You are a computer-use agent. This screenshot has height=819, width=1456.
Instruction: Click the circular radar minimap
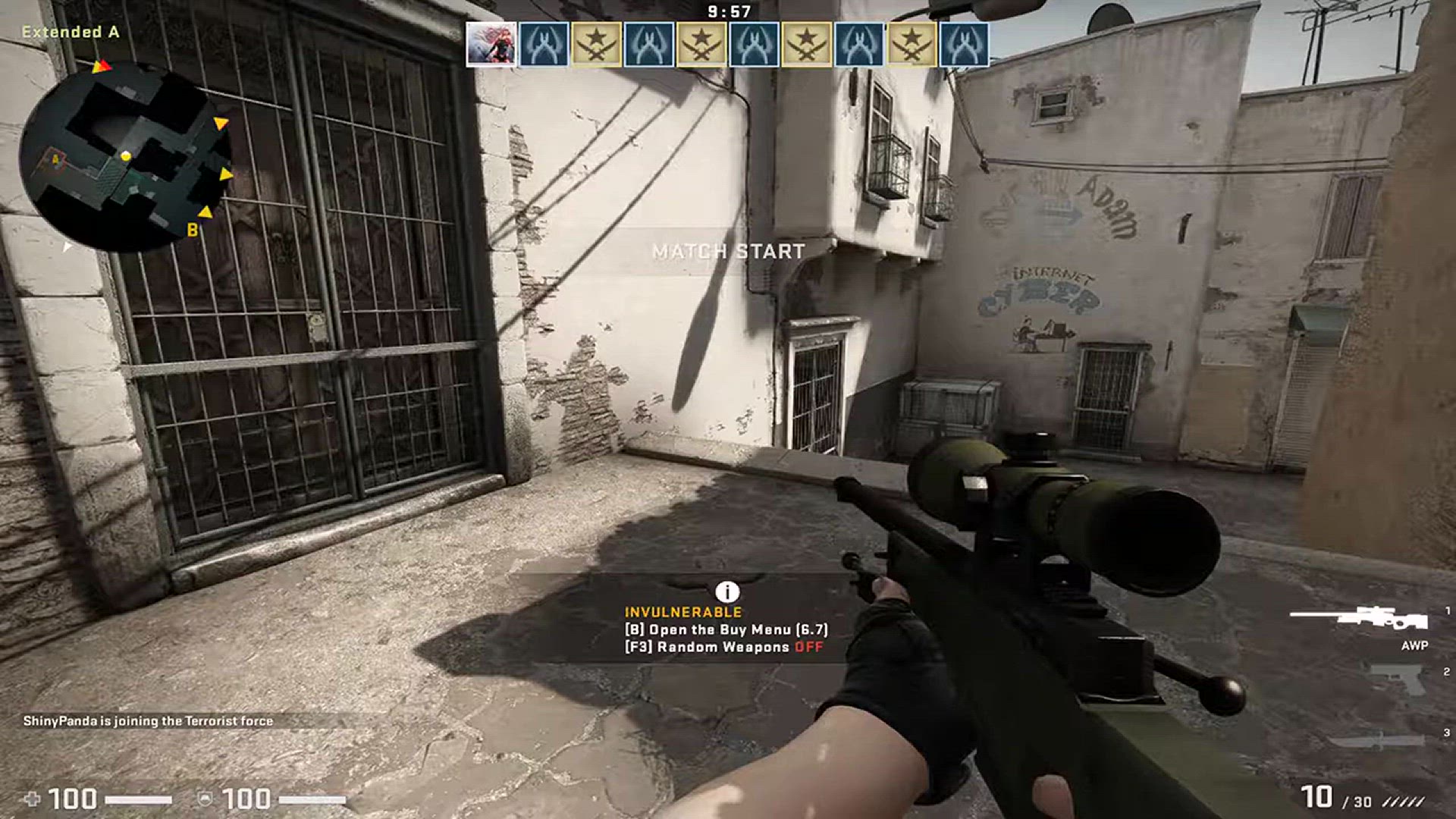[125, 157]
